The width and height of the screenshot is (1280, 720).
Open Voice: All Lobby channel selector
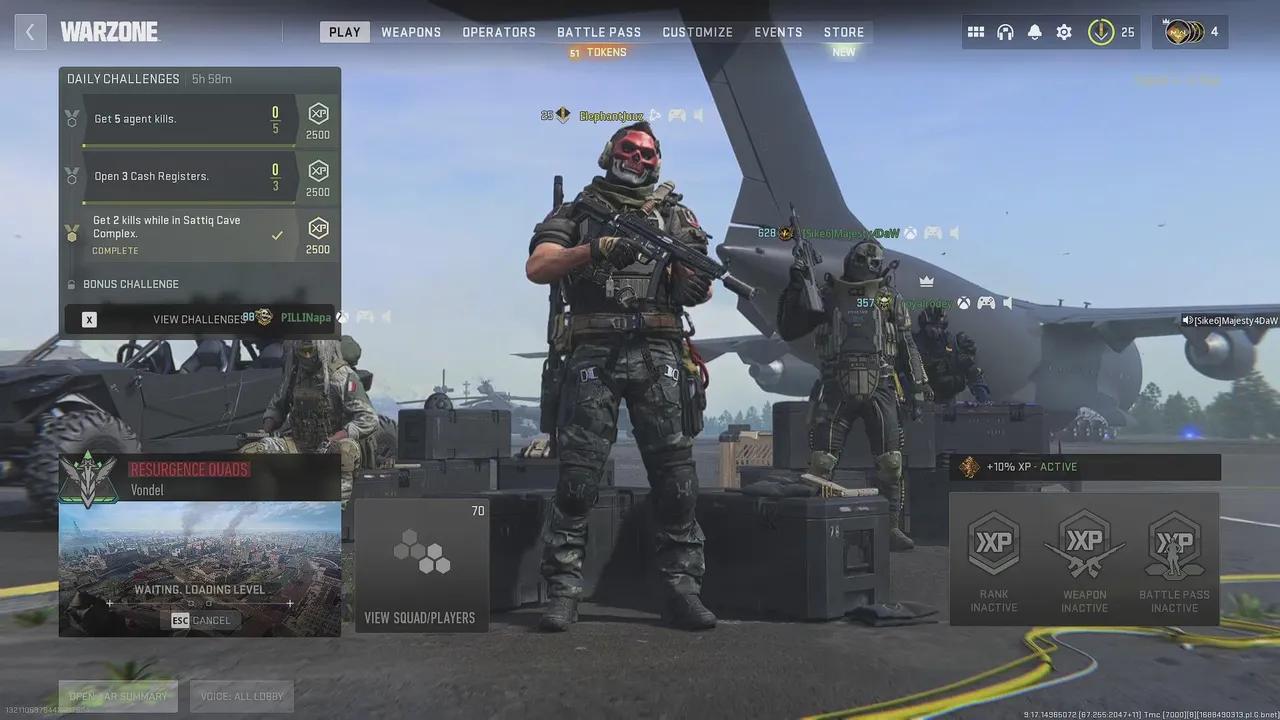click(x=241, y=695)
